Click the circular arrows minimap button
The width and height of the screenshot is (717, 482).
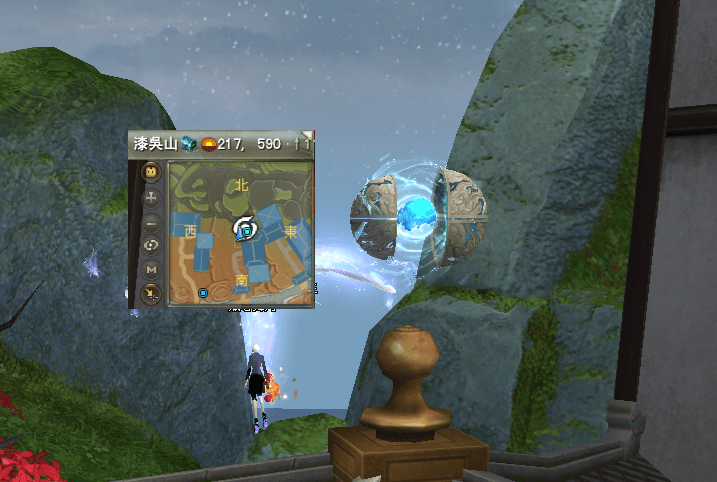point(151,246)
